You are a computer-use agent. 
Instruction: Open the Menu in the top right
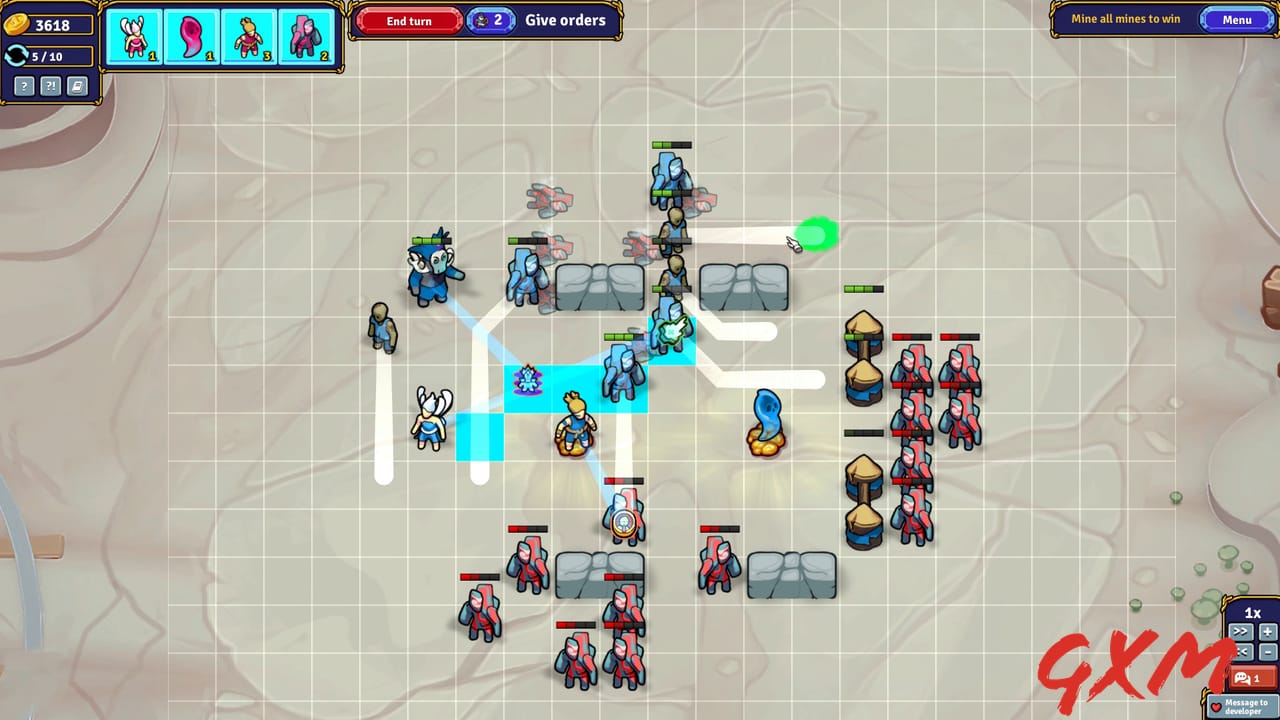(1237, 19)
